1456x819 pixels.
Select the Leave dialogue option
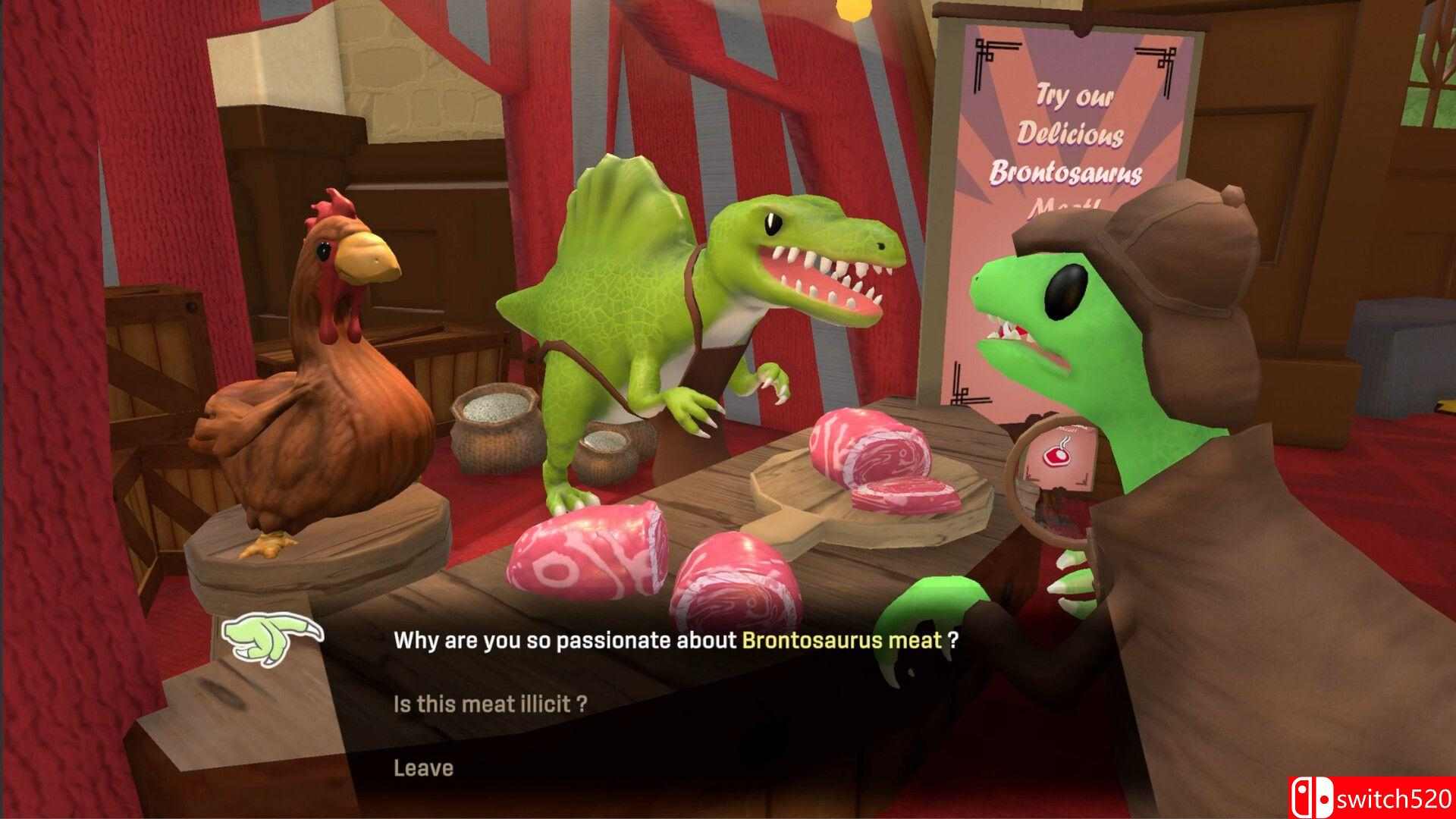coord(423,768)
